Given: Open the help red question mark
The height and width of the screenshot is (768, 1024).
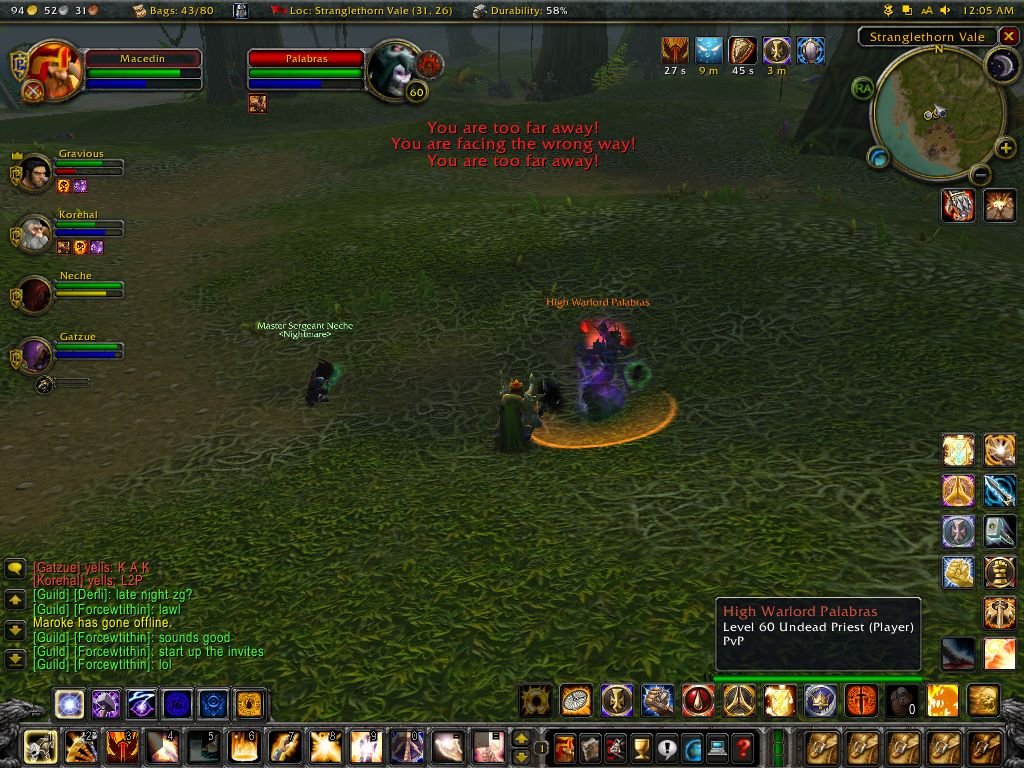Looking at the screenshot, I should point(742,747).
